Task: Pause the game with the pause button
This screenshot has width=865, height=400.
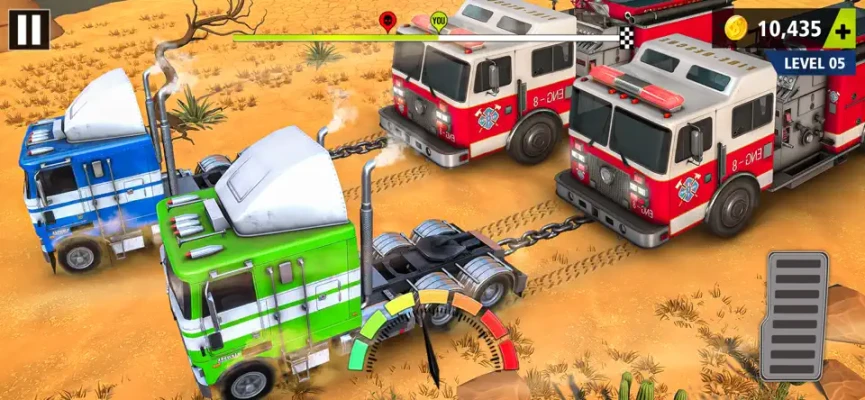Action: [29, 29]
